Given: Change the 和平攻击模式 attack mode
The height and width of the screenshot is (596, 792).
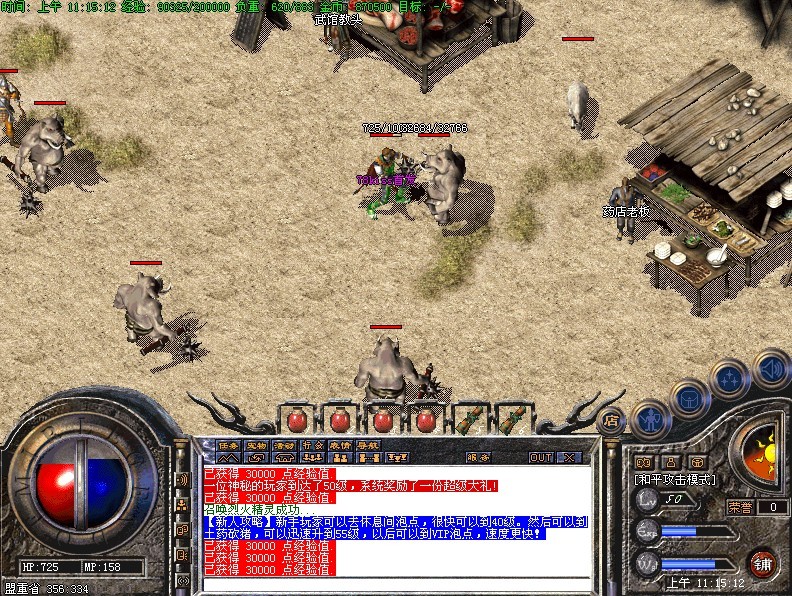Looking at the screenshot, I should (673, 480).
